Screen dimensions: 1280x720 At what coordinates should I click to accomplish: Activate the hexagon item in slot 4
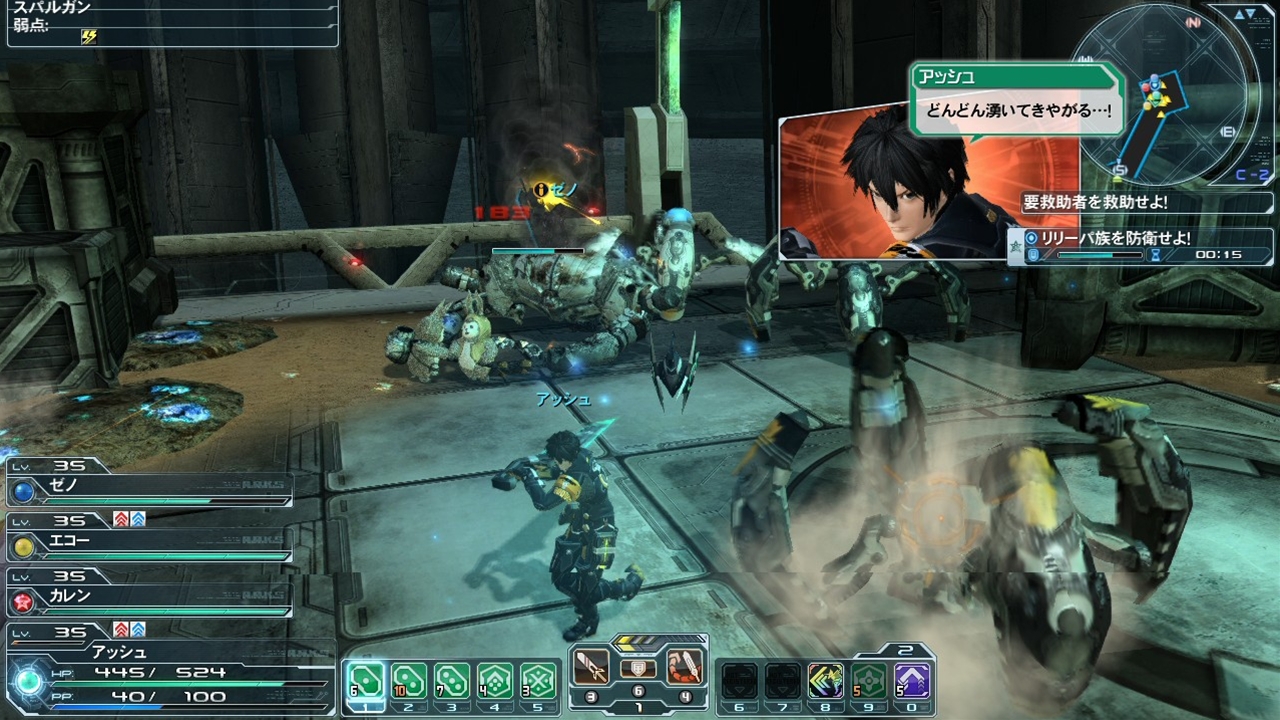(495, 681)
